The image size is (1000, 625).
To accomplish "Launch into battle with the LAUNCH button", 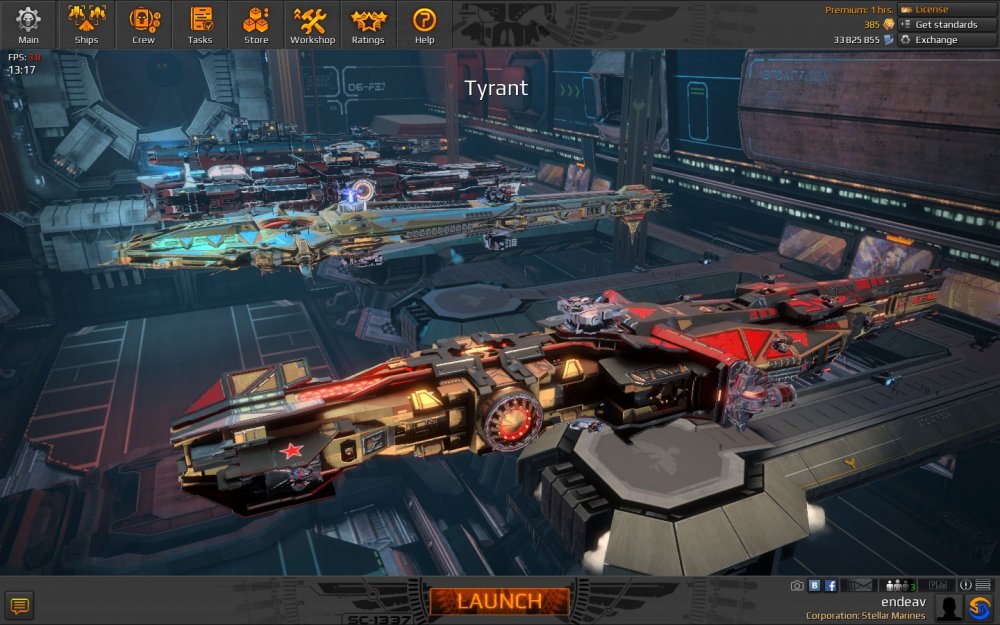I will coord(499,601).
